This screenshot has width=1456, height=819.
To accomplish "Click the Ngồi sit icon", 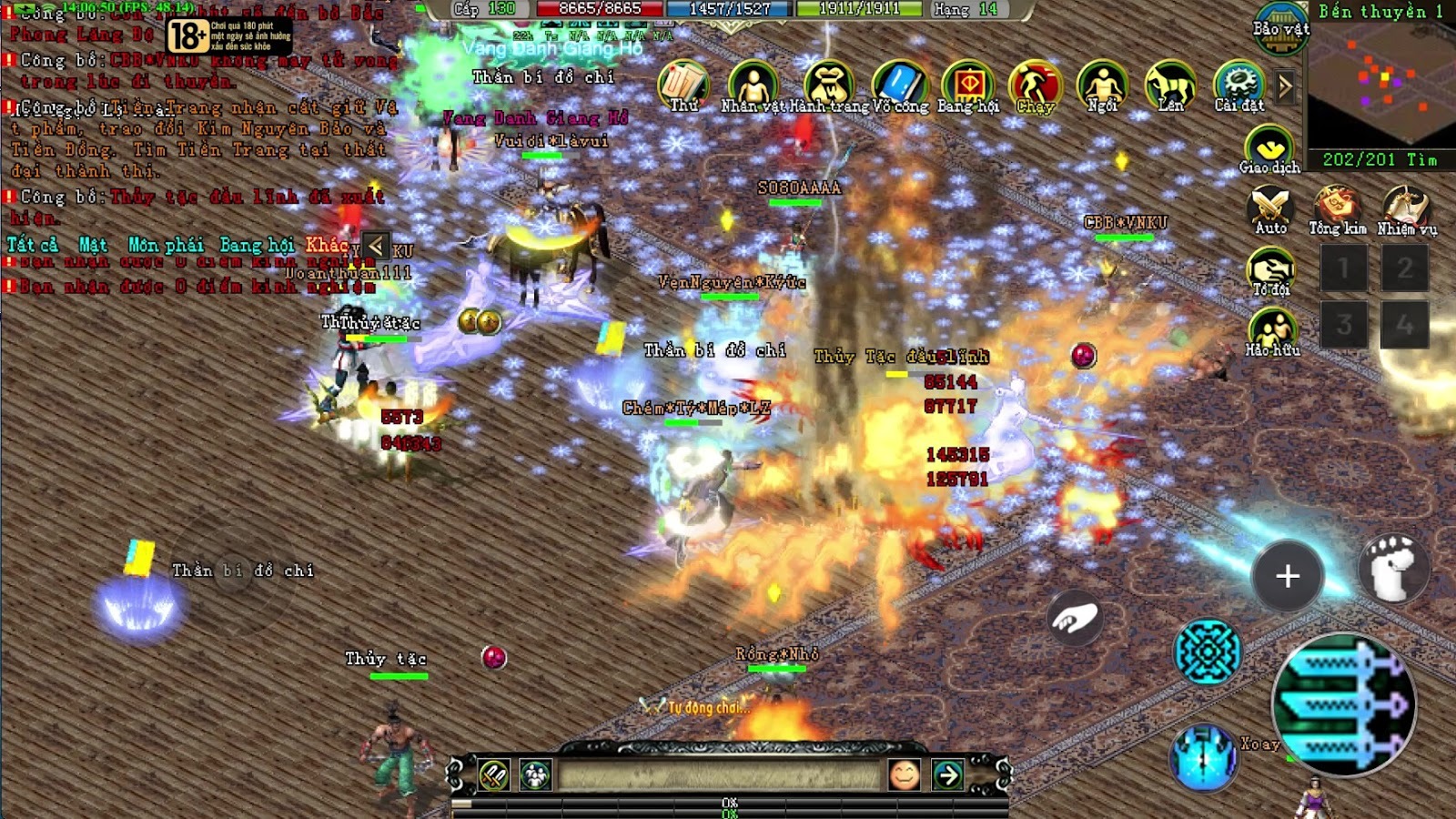I will click(x=1102, y=85).
